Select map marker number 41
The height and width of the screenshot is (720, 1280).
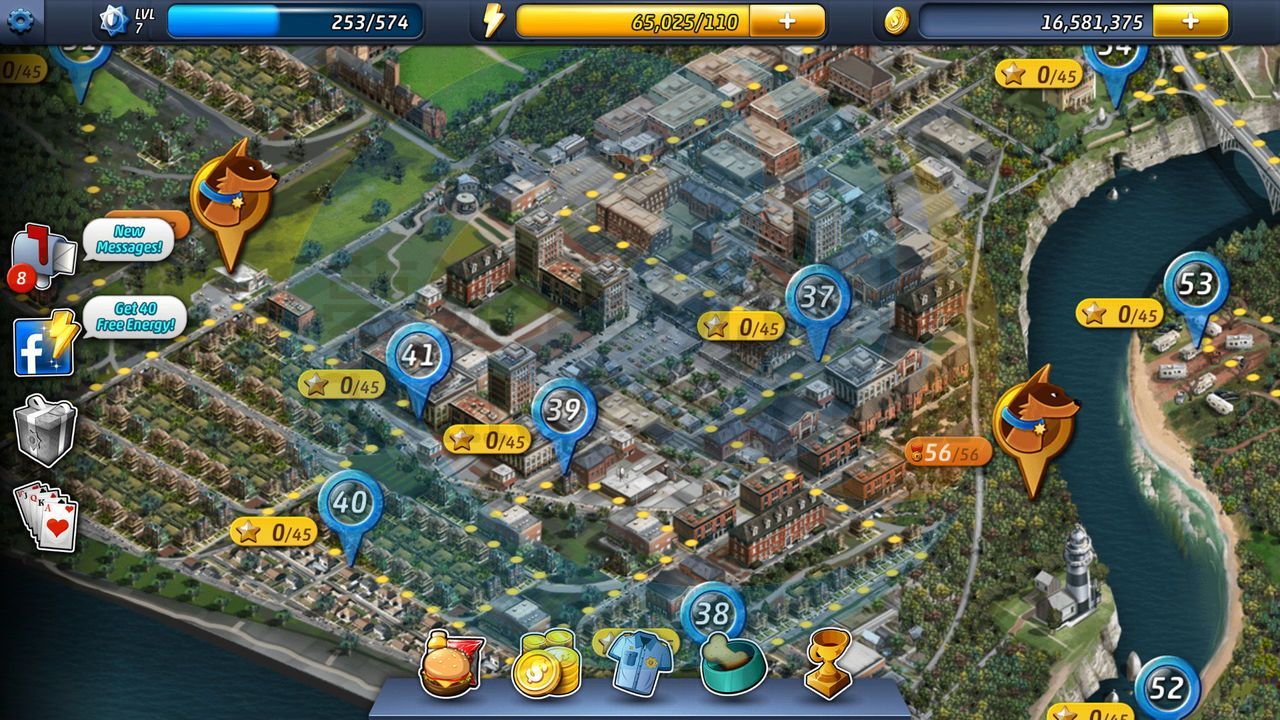pos(418,357)
